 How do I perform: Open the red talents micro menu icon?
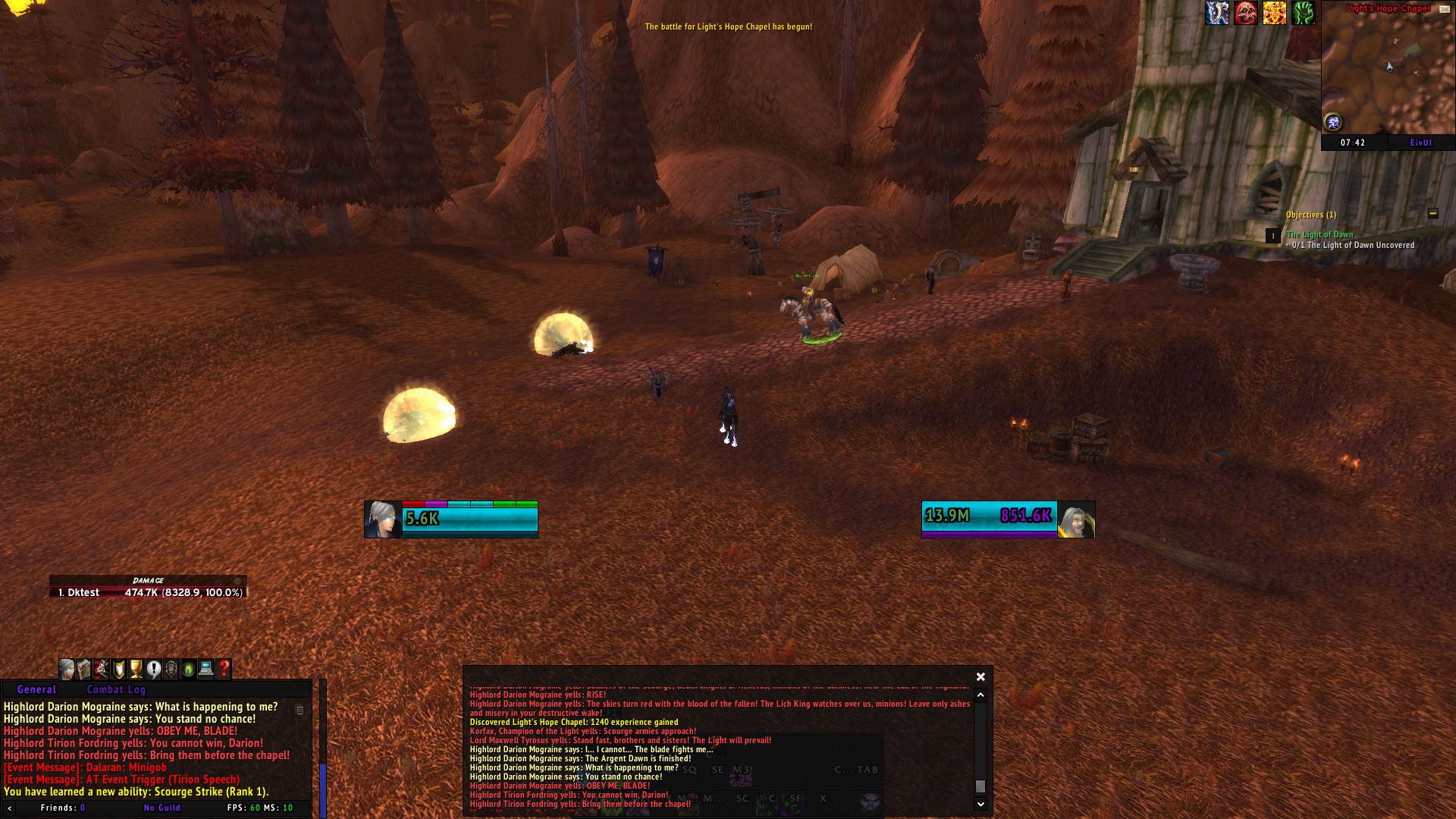103,670
